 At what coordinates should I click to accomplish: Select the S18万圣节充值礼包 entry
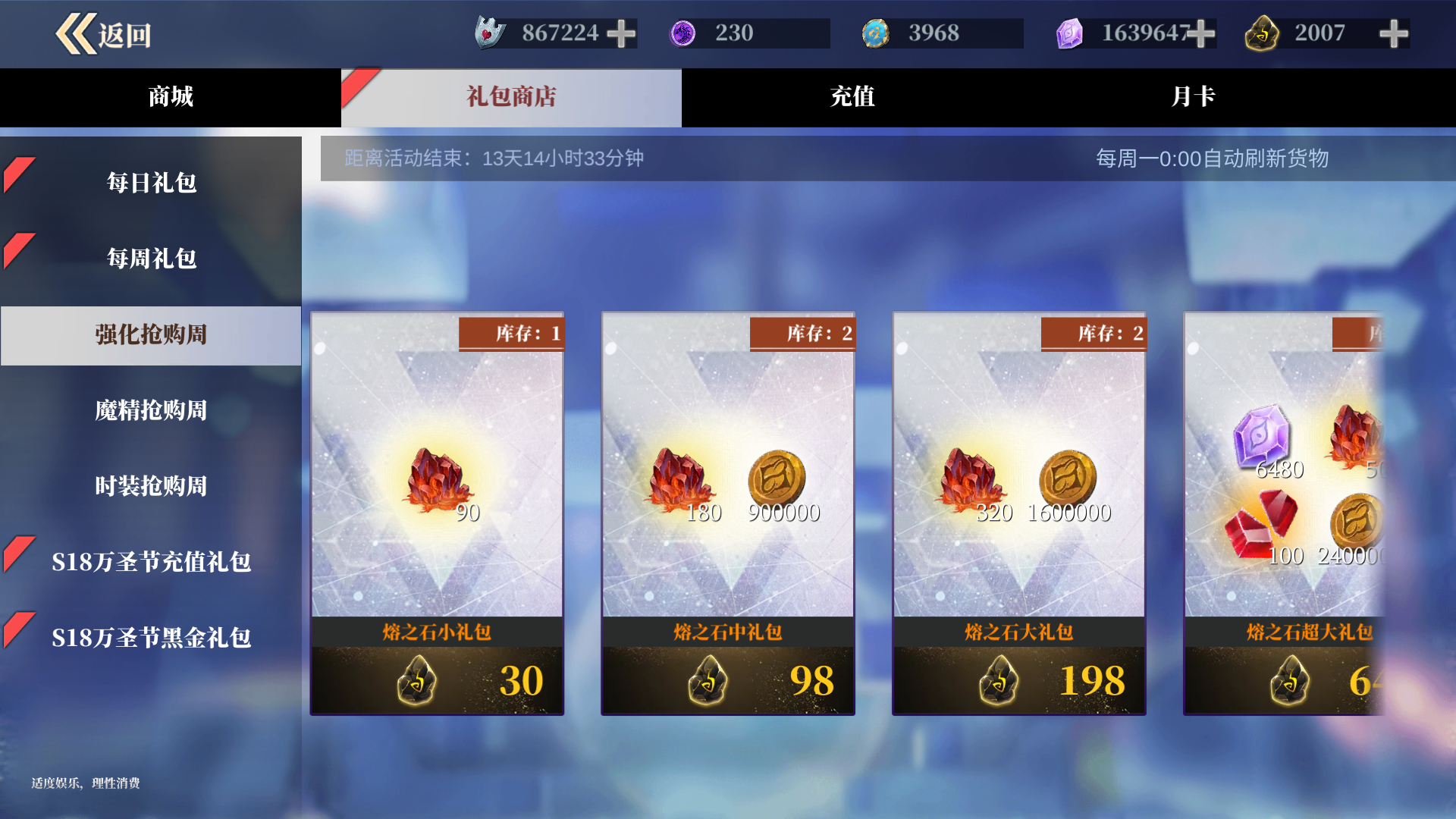[151, 562]
